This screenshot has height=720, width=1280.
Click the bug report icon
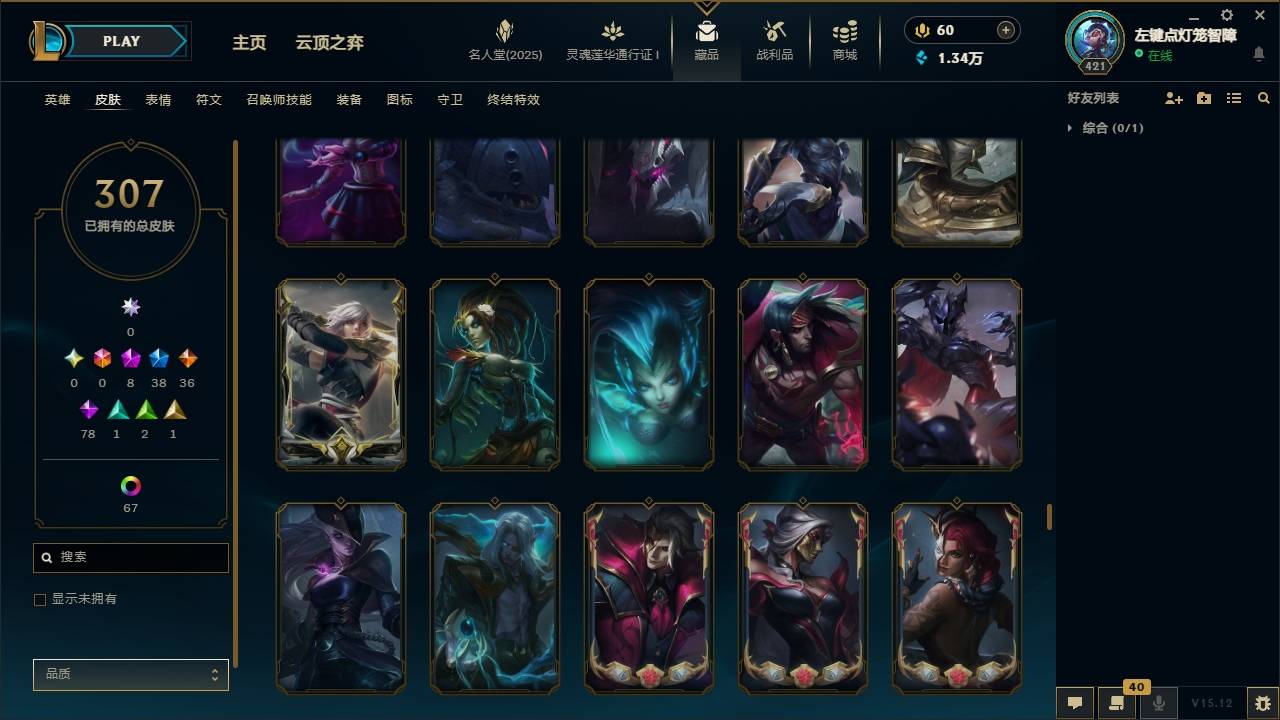click(x=1260, y=703)
